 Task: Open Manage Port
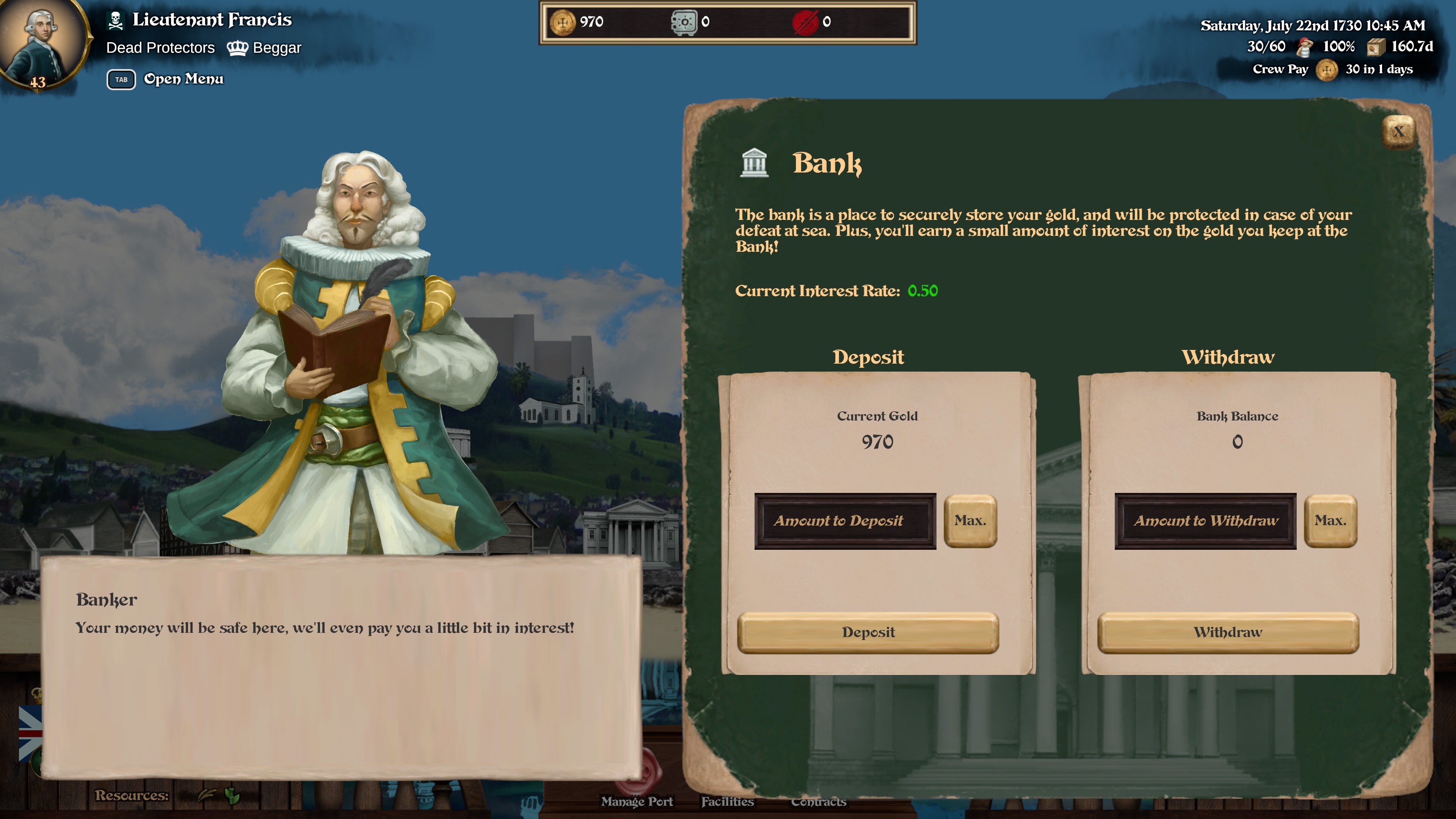click(x=637, y=802)
